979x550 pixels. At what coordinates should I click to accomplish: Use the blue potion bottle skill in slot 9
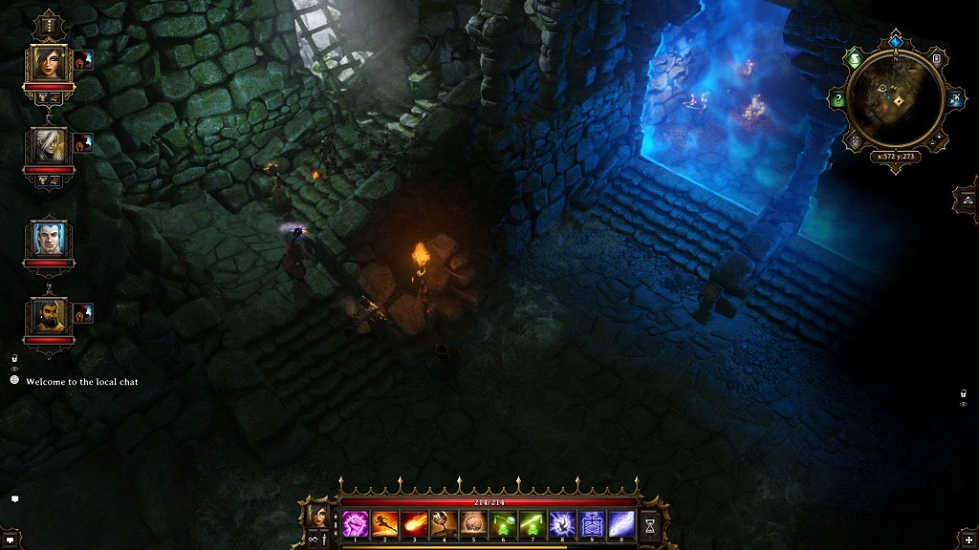[x=591, y=524]
